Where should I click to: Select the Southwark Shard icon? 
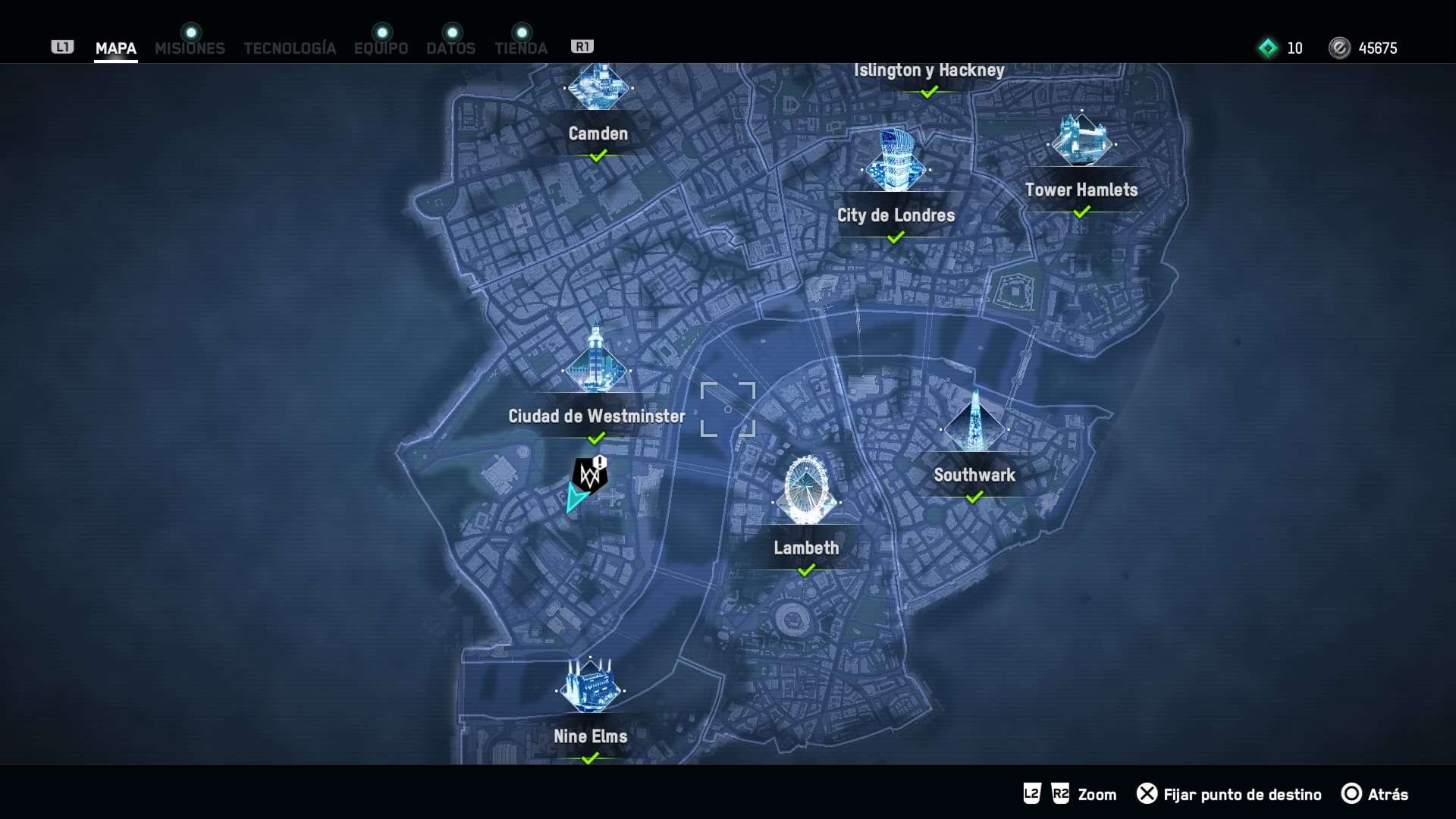[974, 423]
